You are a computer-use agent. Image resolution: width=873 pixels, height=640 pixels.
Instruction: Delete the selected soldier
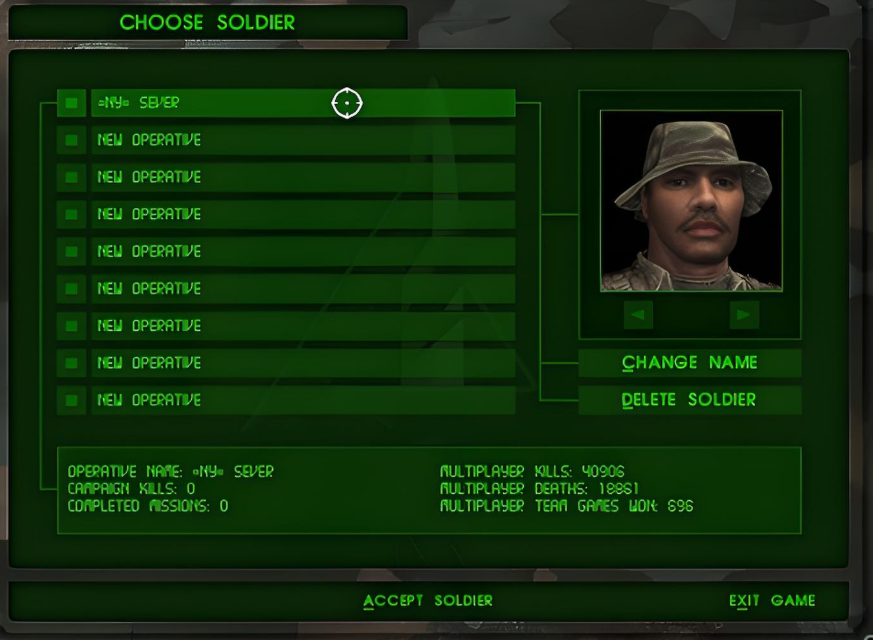(x=689, y=400)
